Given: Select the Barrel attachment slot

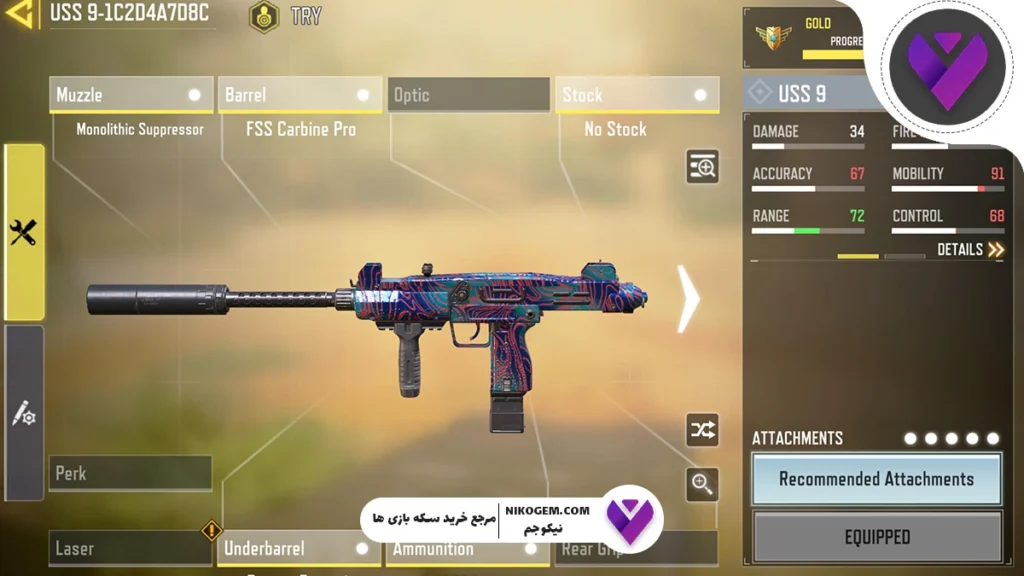Looking at the screenshot, I should pyautogui.click(x=299, y=95).
